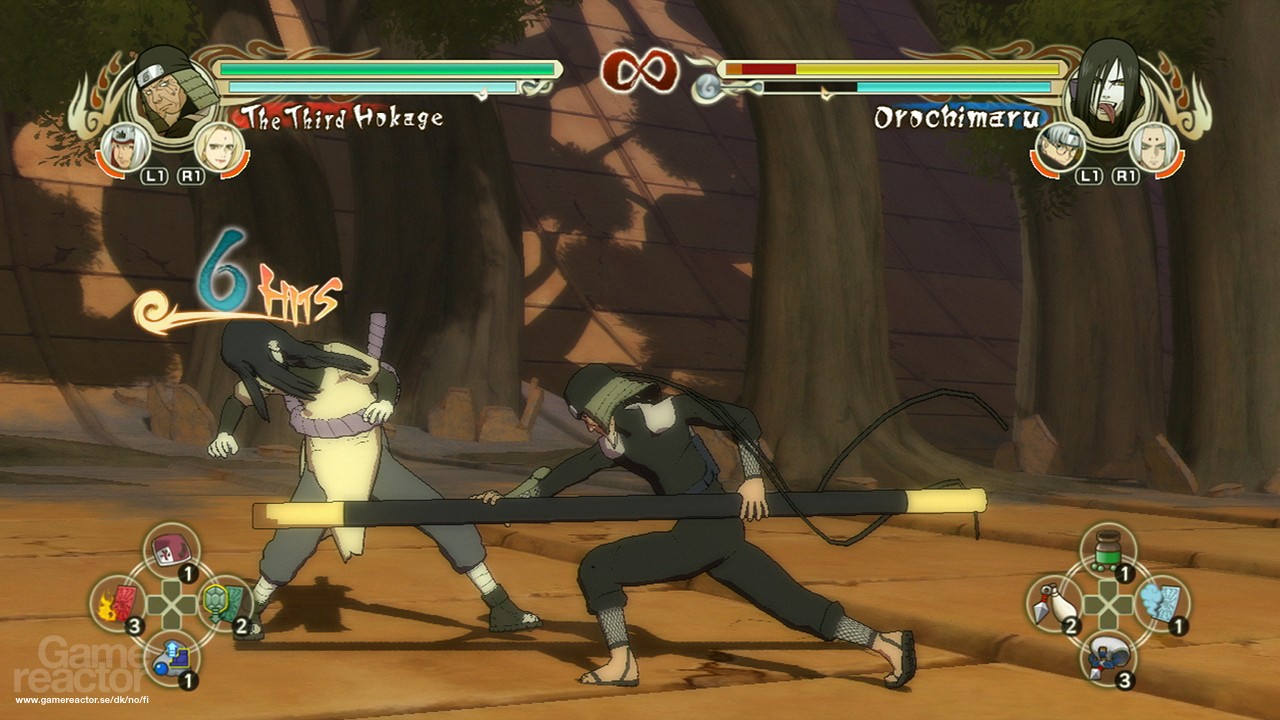Use the kunai sack item with count 3
Screen dimensions: 1280x720
pyautogui.click(x=1106, y=657)
